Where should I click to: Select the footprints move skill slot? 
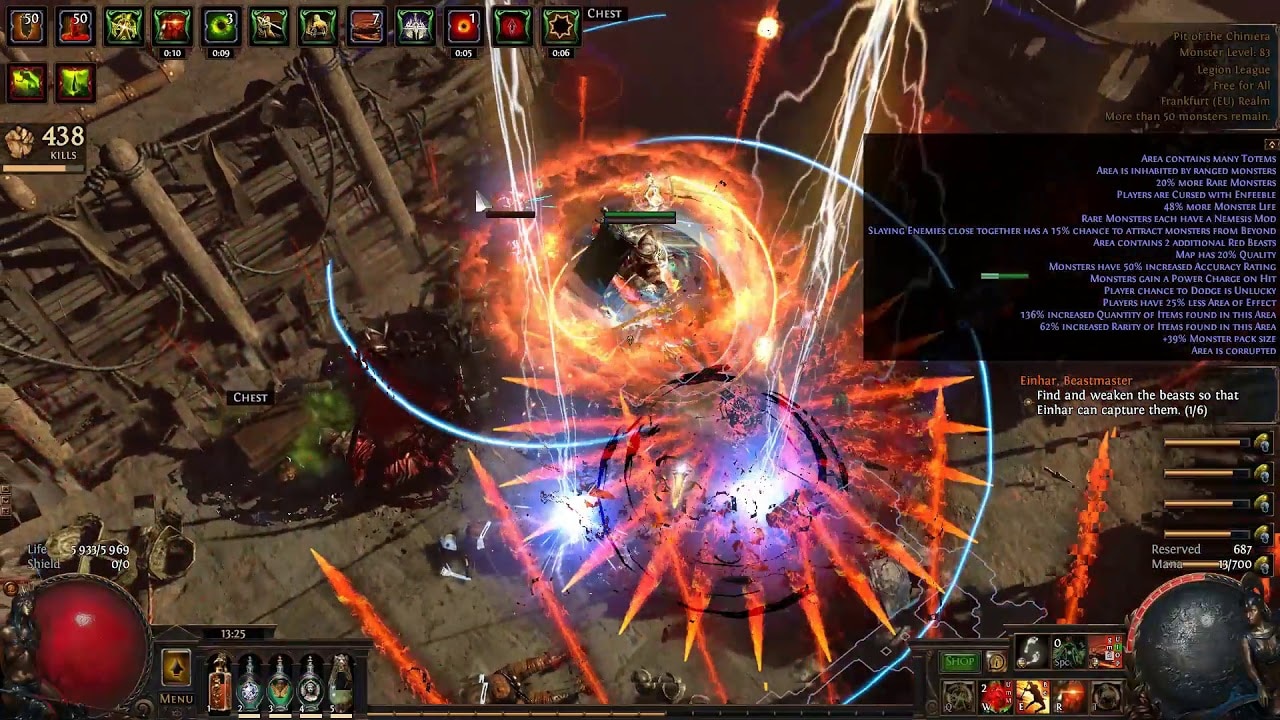tap(1033, 653)
